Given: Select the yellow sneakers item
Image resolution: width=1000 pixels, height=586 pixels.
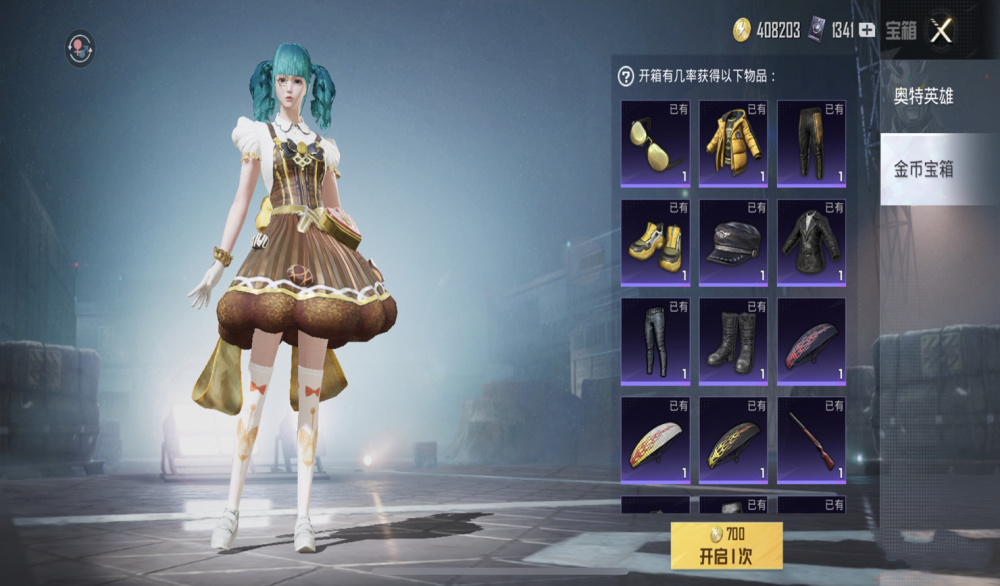Looking at the screenshot, I should point(655,242).
